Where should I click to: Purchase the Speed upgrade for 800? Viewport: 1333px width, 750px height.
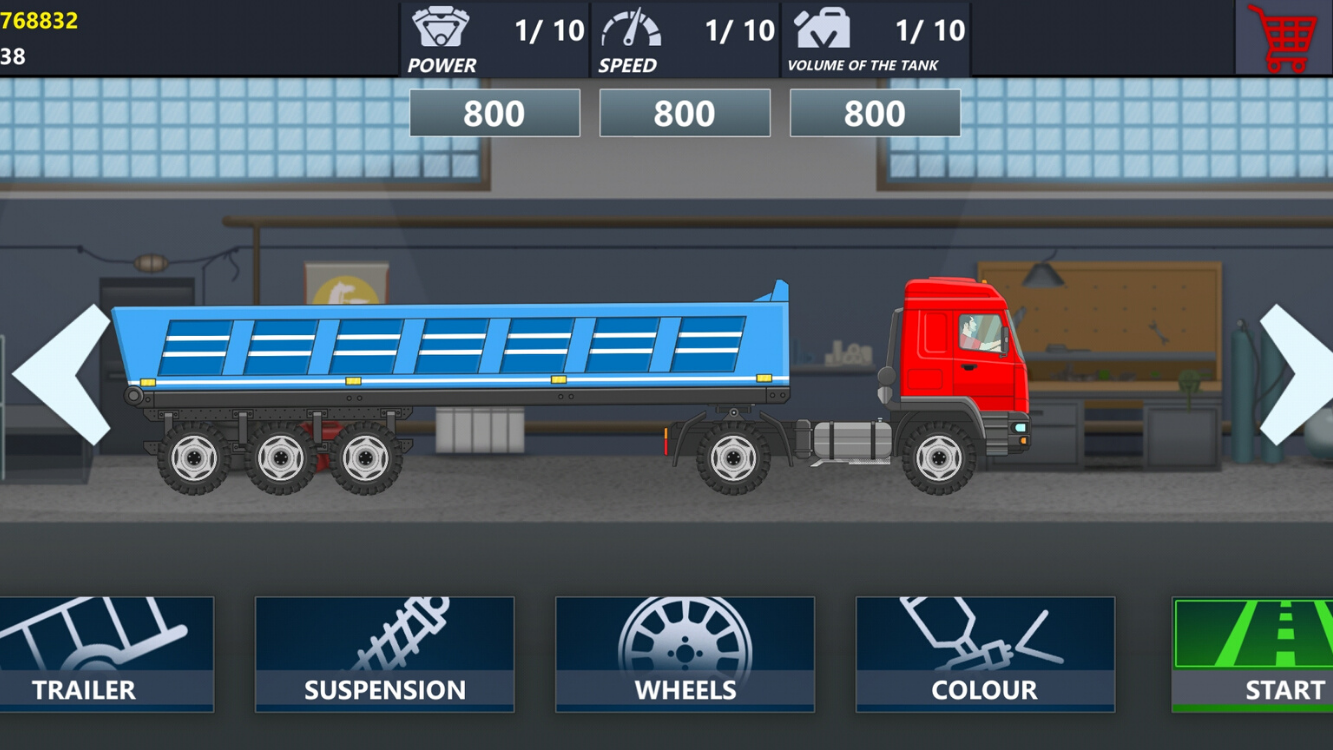coord(684,113)
